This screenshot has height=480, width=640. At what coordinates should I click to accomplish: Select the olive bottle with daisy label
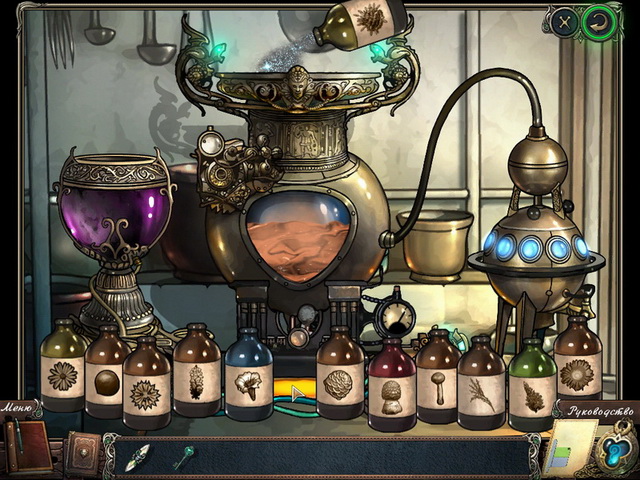pyautogui.click(x=63, y=372)
